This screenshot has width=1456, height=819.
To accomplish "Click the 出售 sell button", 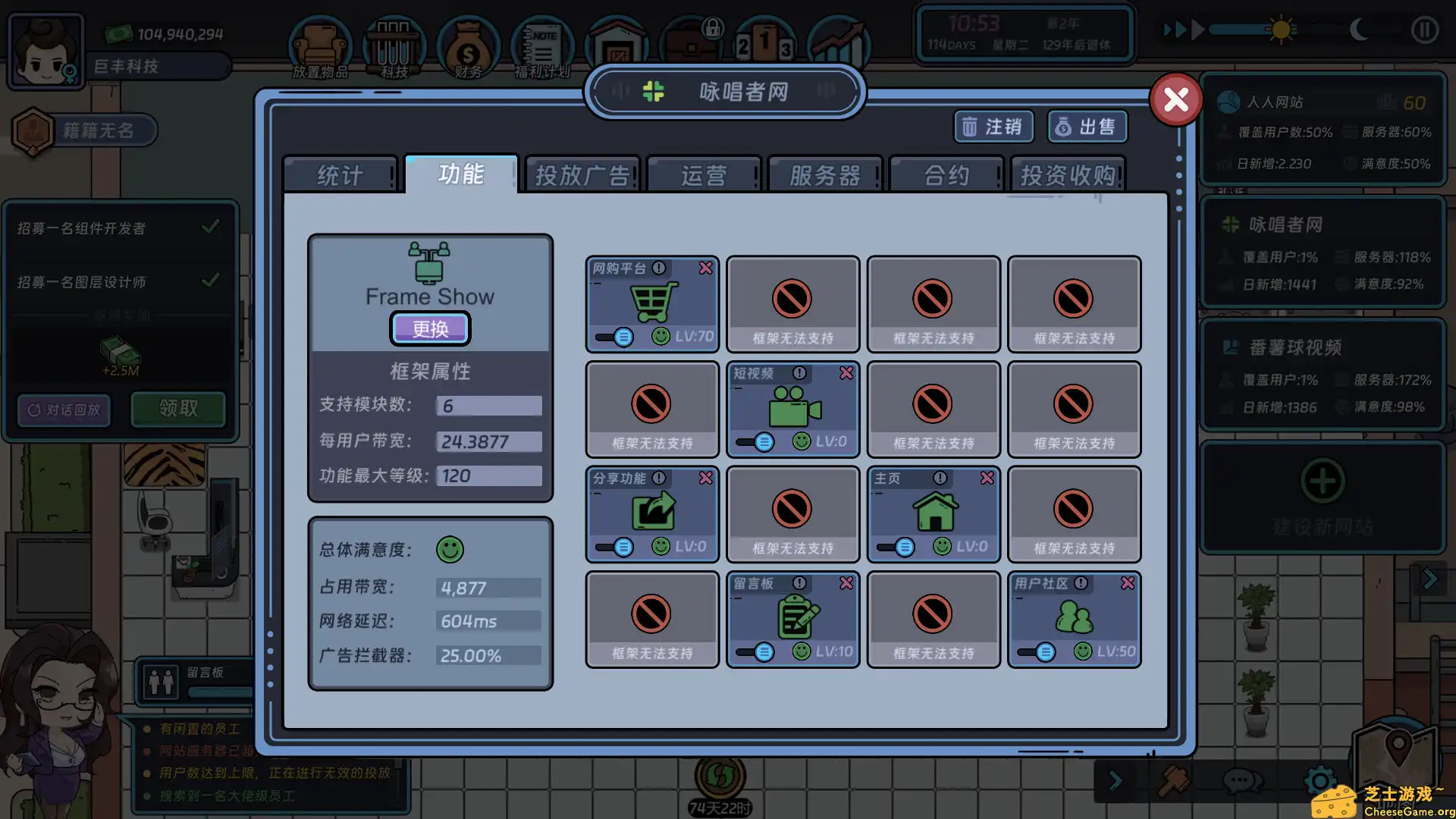I will [x=1086, y=127].
